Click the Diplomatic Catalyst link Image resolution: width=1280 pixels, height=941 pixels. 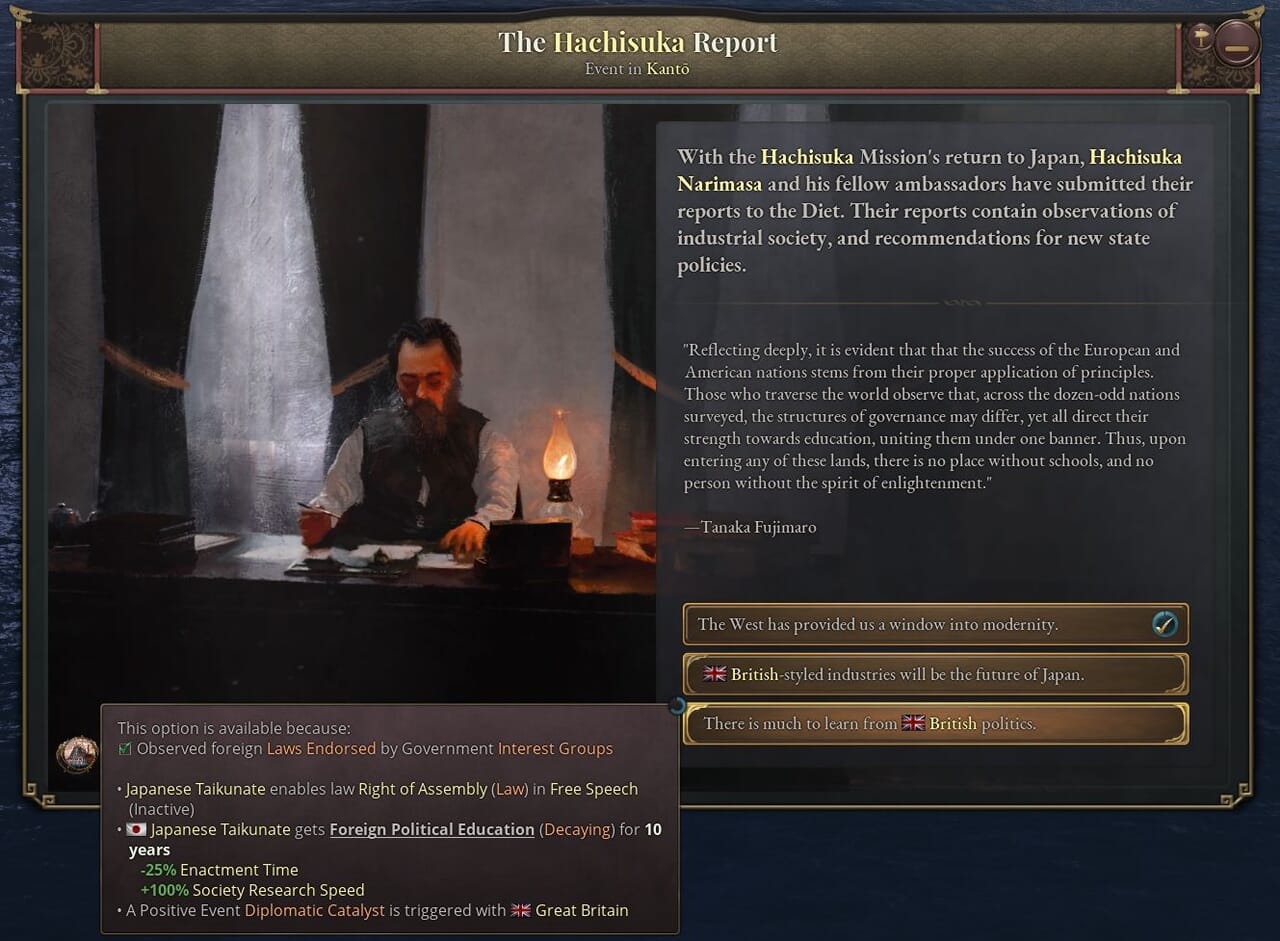pos(315,910)
